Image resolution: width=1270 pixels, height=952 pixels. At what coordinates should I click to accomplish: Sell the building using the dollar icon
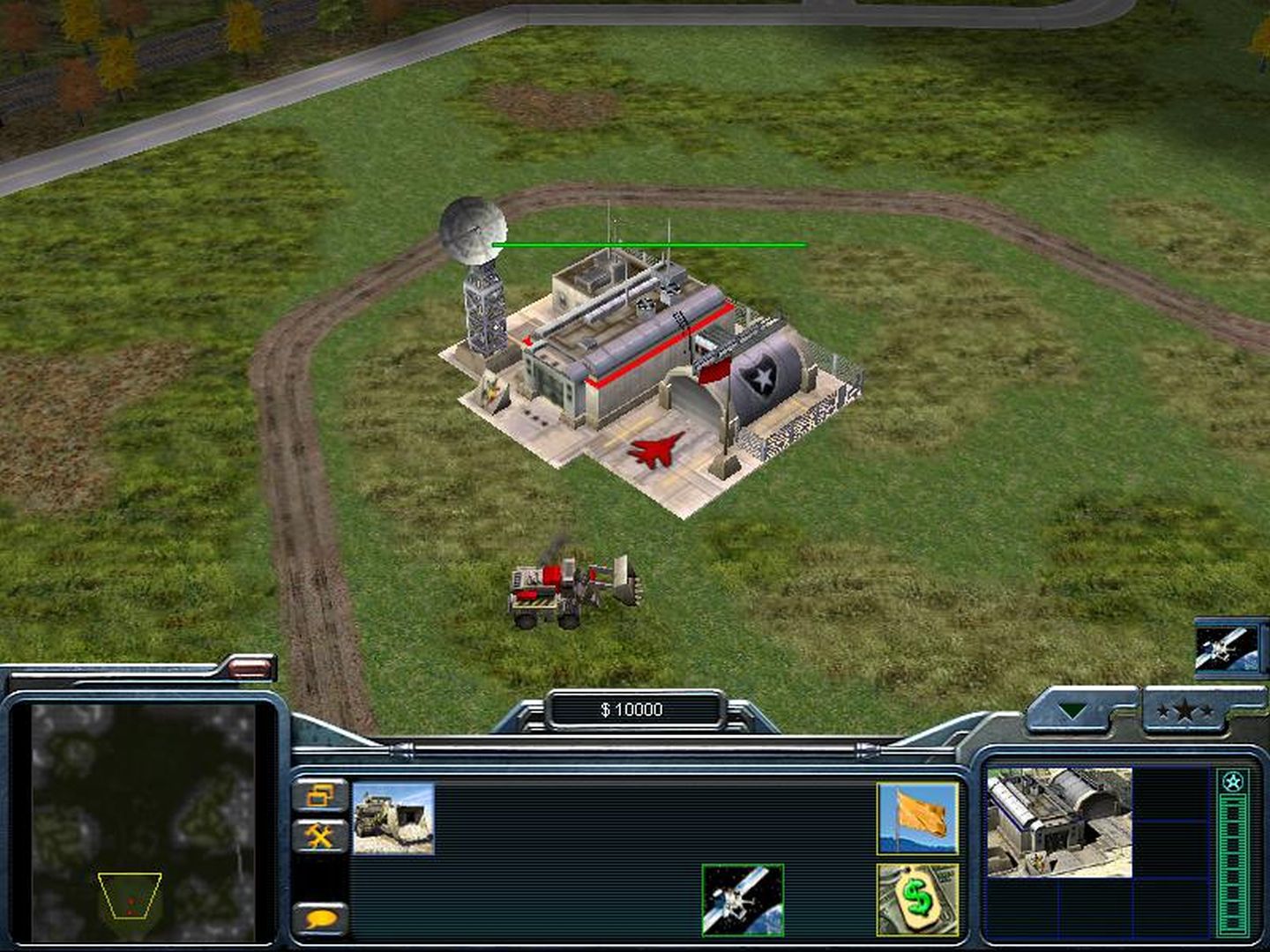point(917,899)
